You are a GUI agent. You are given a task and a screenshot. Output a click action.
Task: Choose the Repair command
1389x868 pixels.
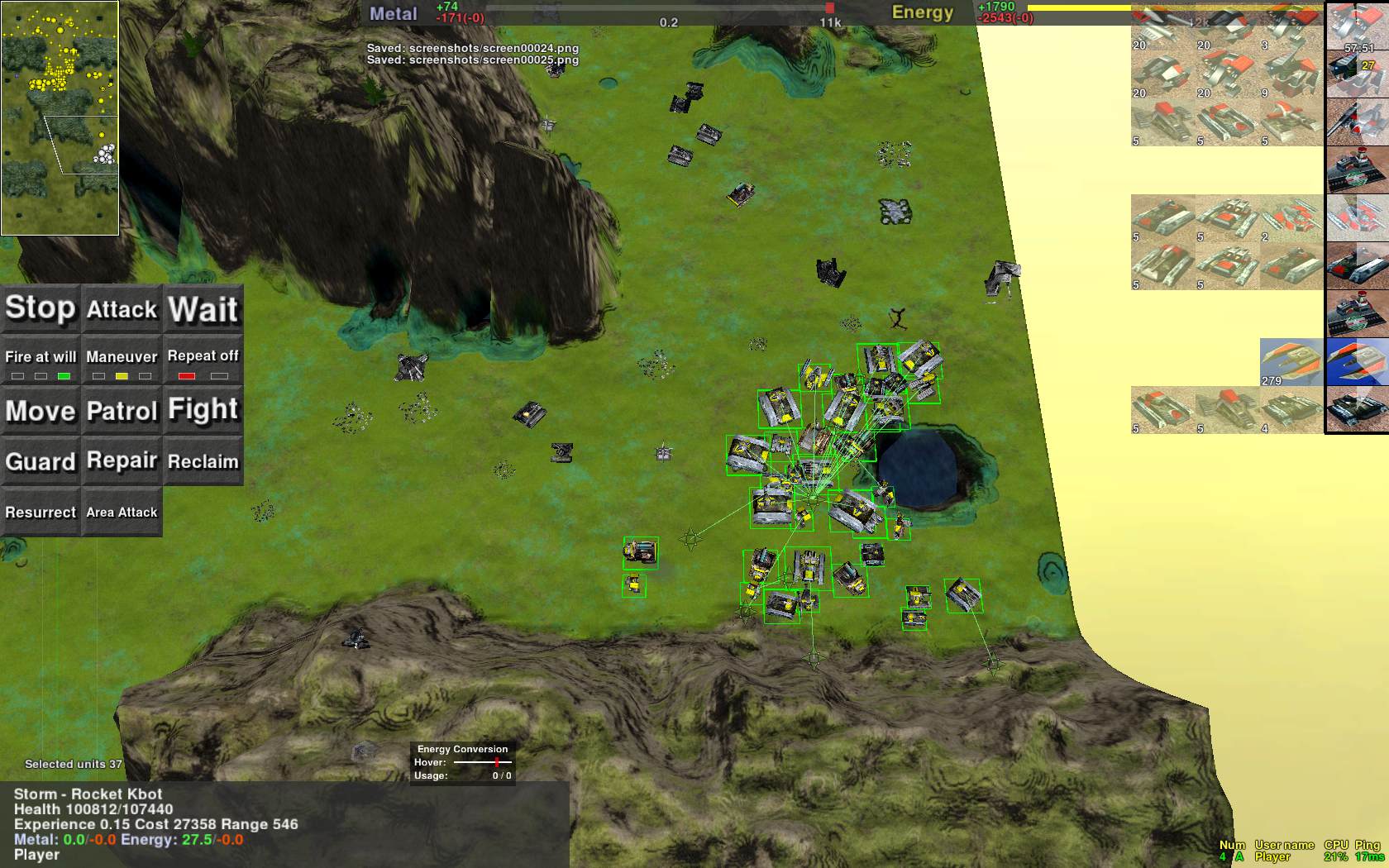click(x=122, y=461)
